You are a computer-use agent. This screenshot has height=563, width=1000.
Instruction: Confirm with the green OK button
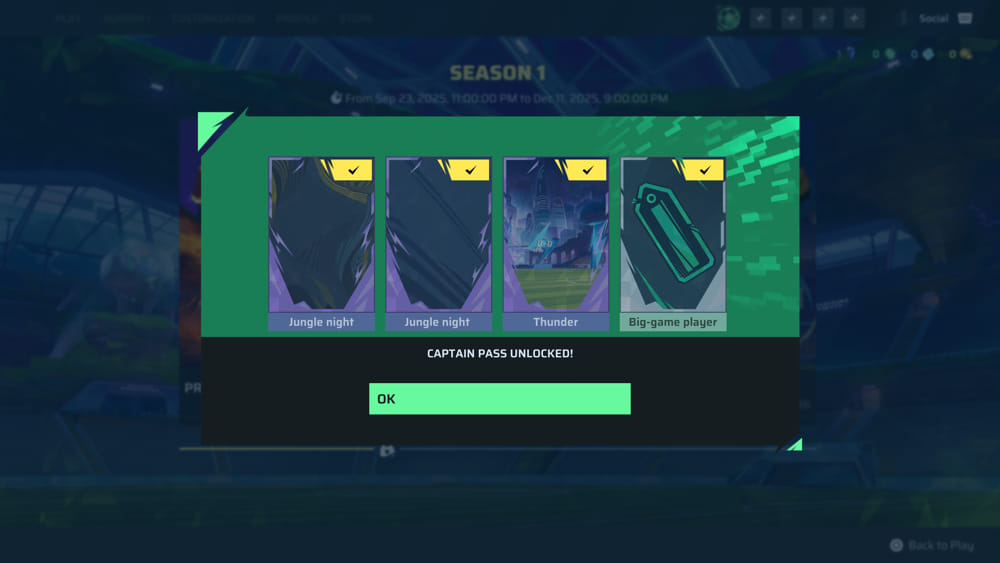tap(499, 398)
